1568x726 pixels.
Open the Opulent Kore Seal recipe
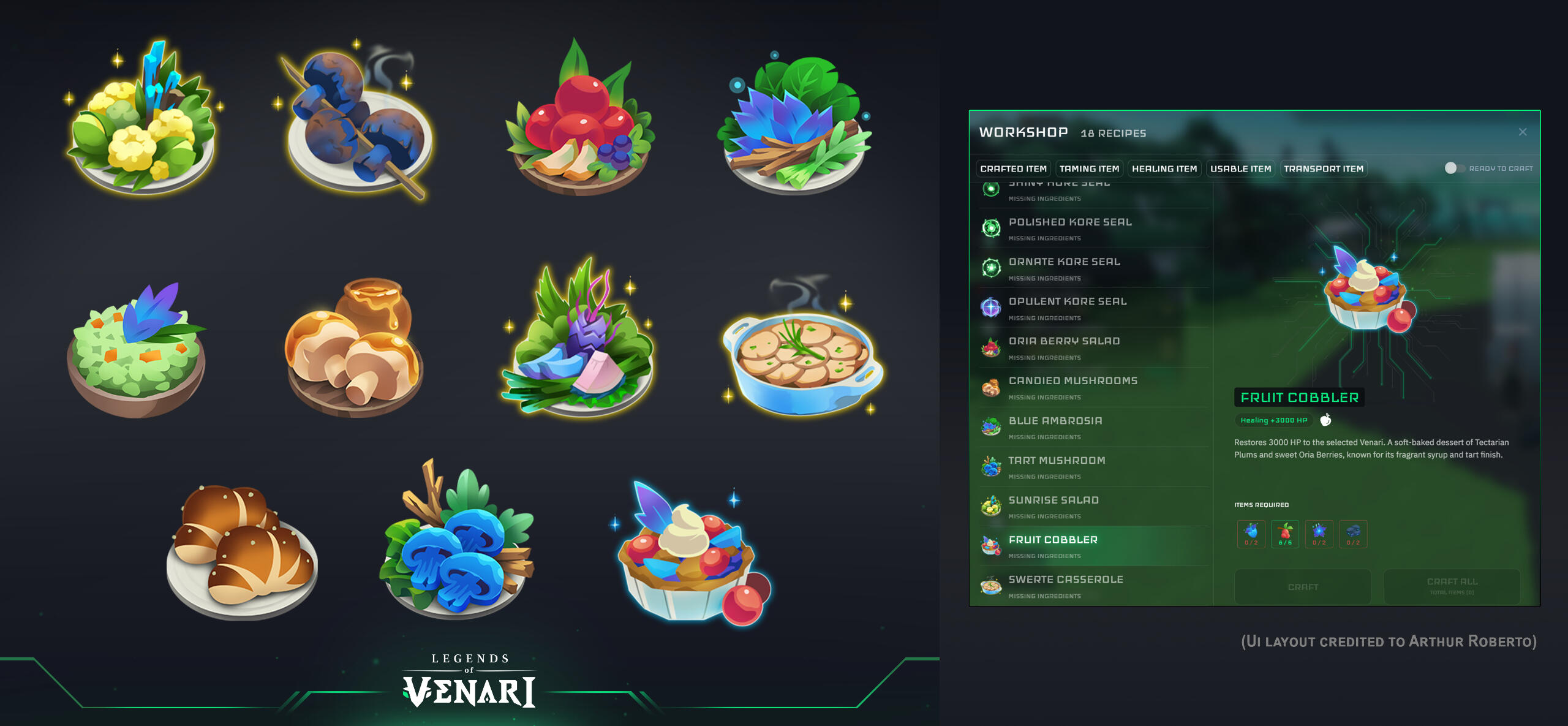pyautogui.click(x=1068, y=308)
